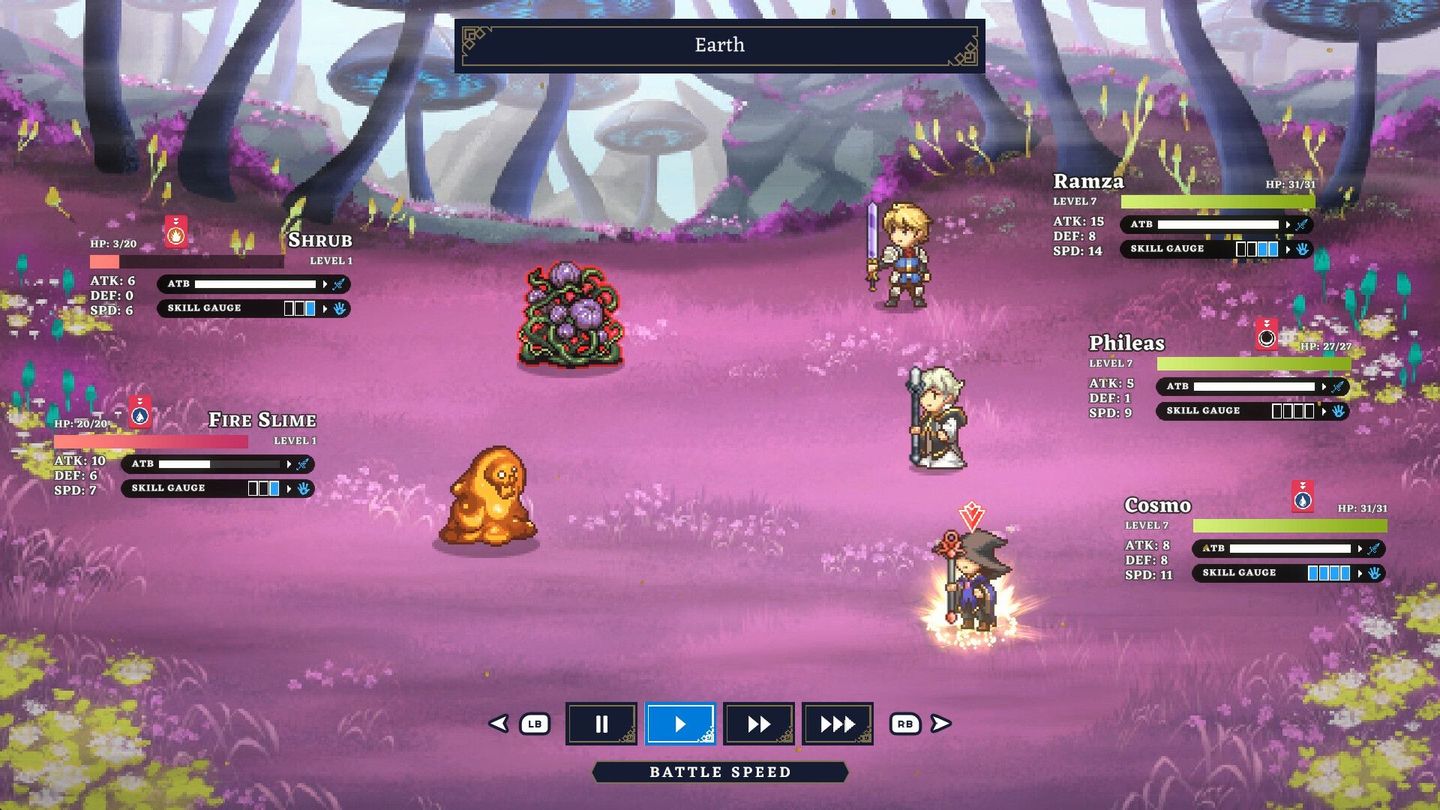Toggle double-speed fast forward mode
The height and width of the screenshot is (810, 1440).
(759, 723)
